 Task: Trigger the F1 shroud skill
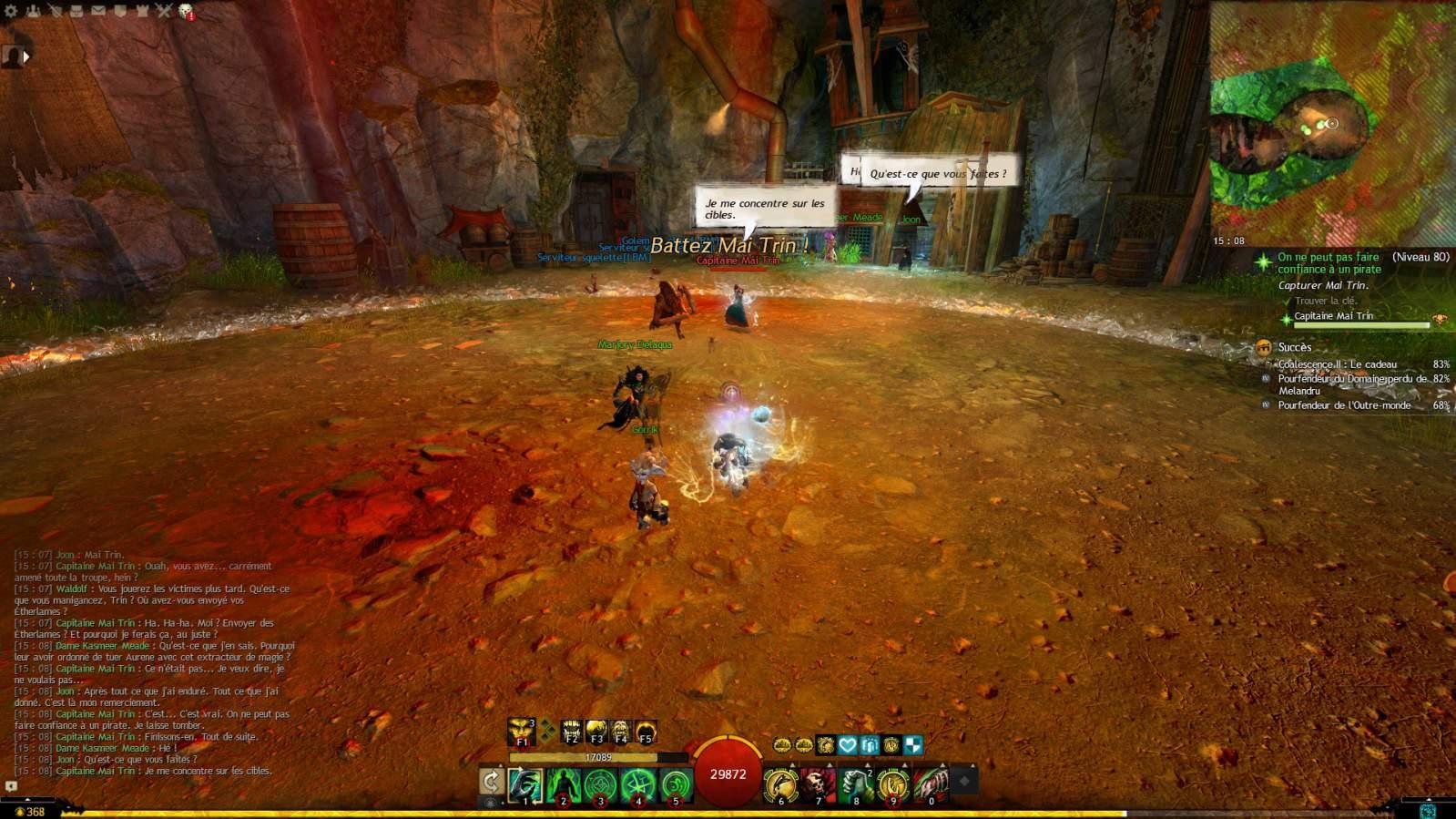click(521, 731)
